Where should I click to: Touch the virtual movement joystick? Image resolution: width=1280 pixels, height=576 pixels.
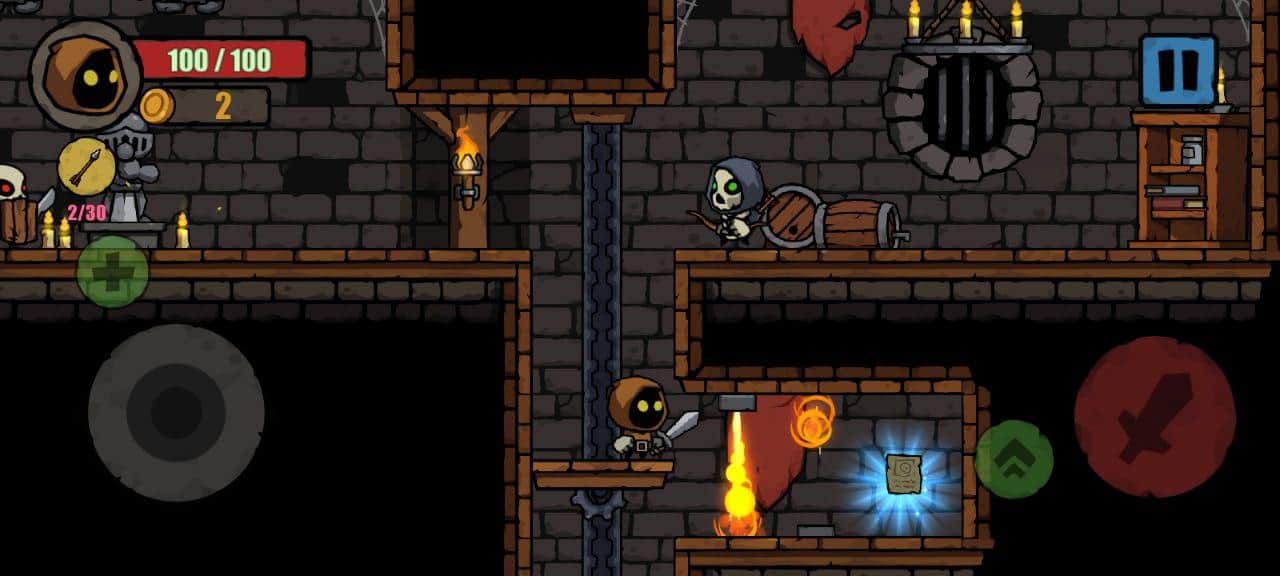coord(176,412)
